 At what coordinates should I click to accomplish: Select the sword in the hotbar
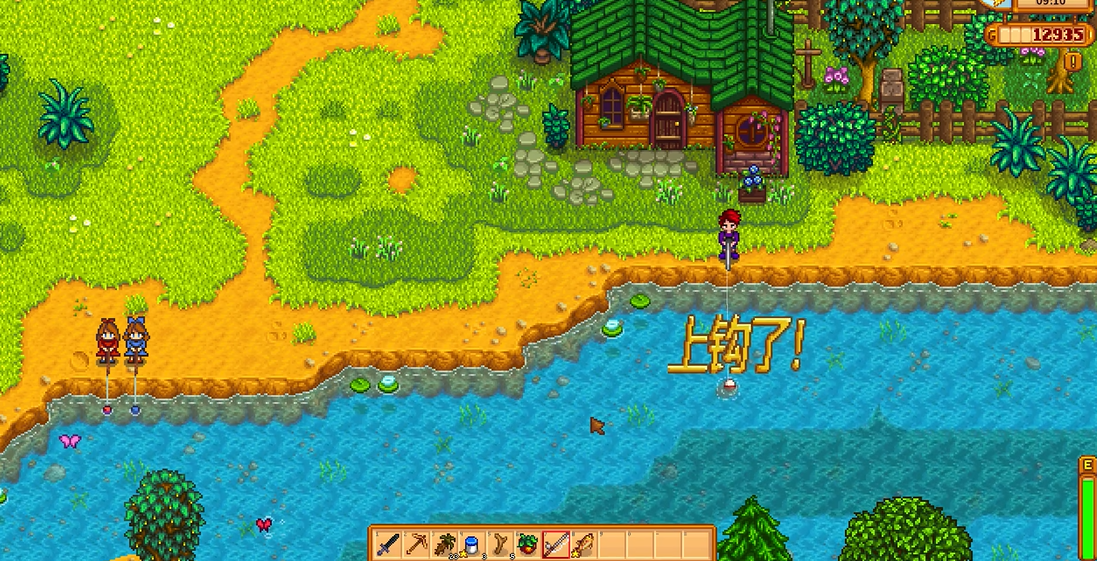[x=389, y=545]
